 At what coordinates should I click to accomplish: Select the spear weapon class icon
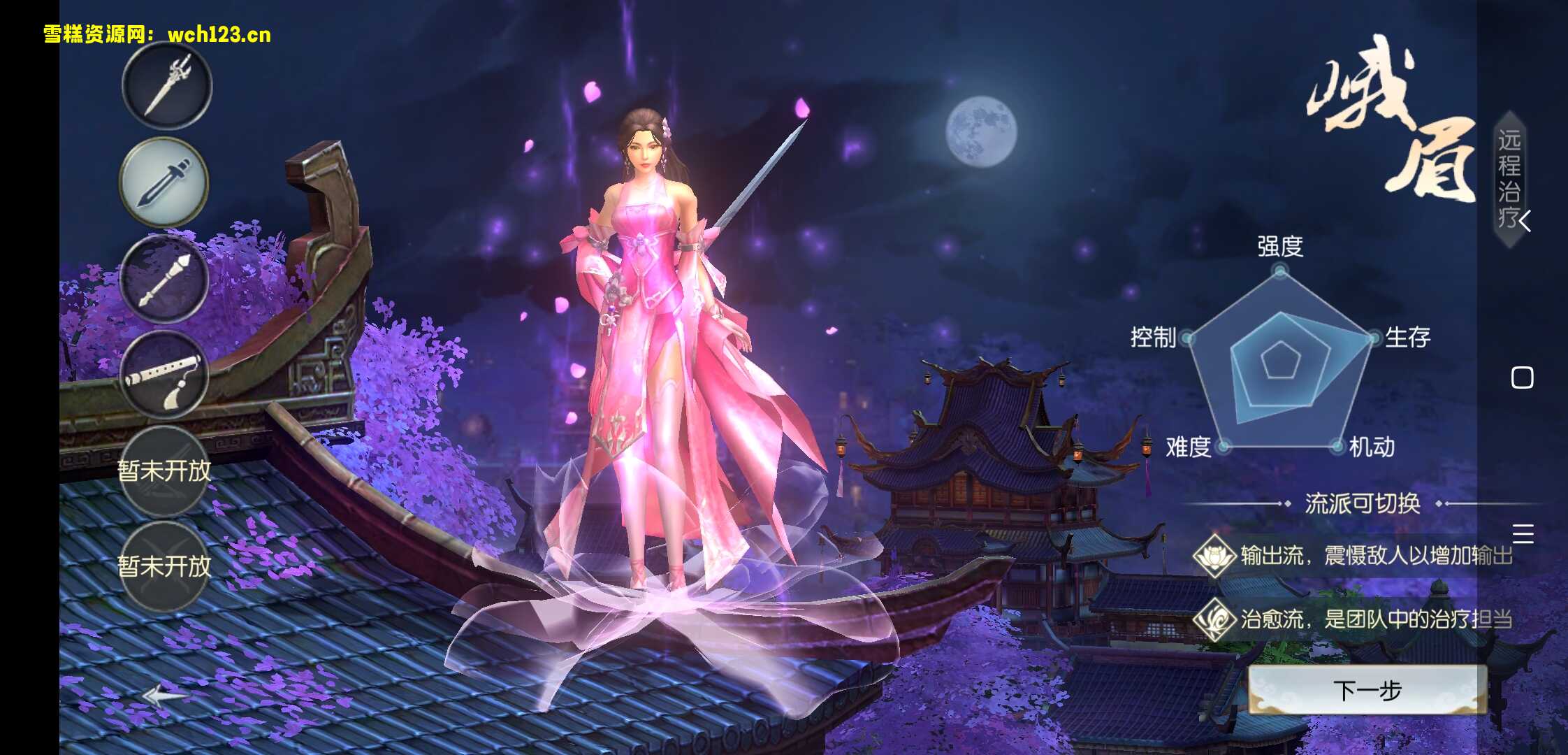(x=167, y=85)
